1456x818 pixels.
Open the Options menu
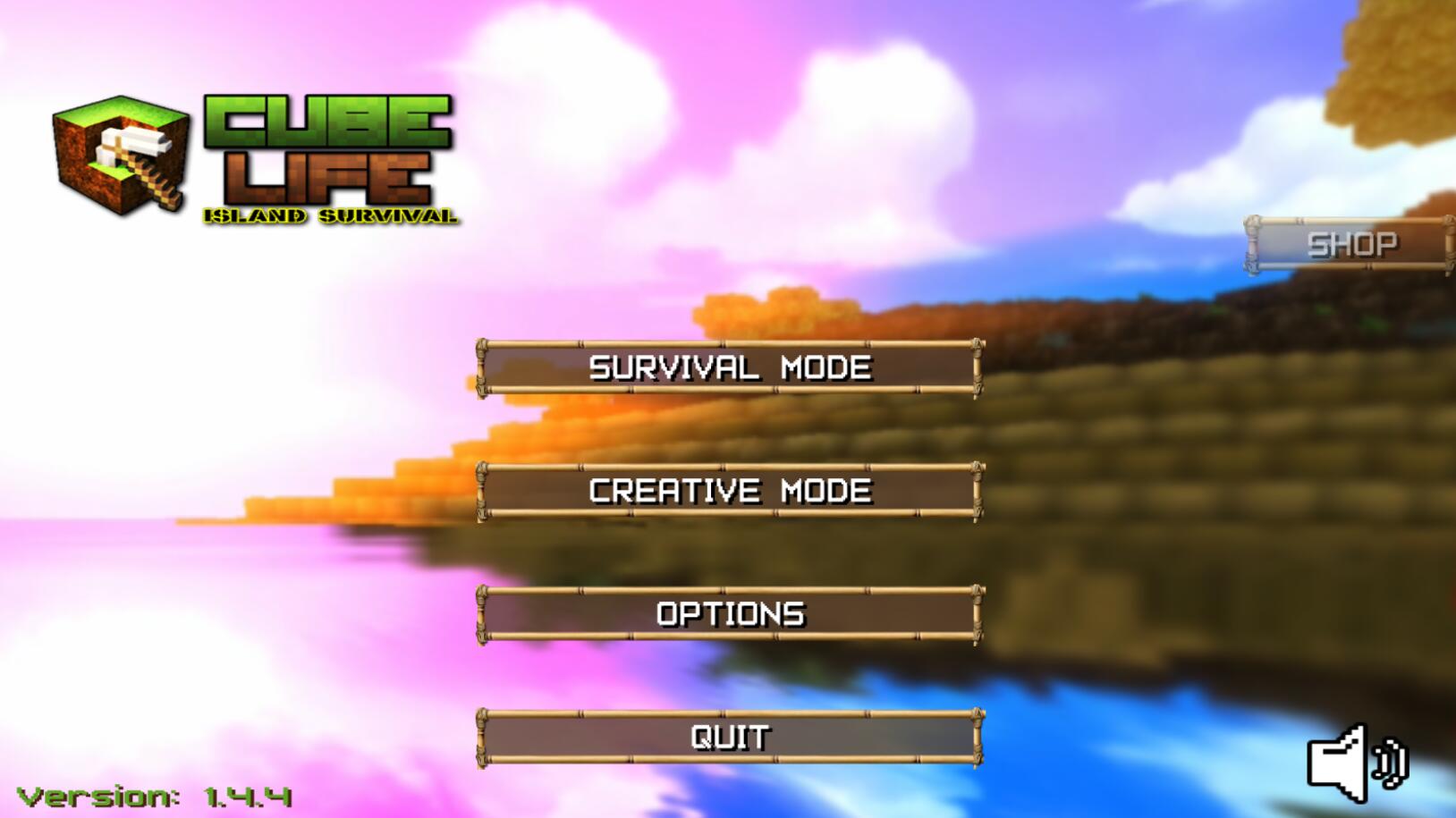click(729, 614)
